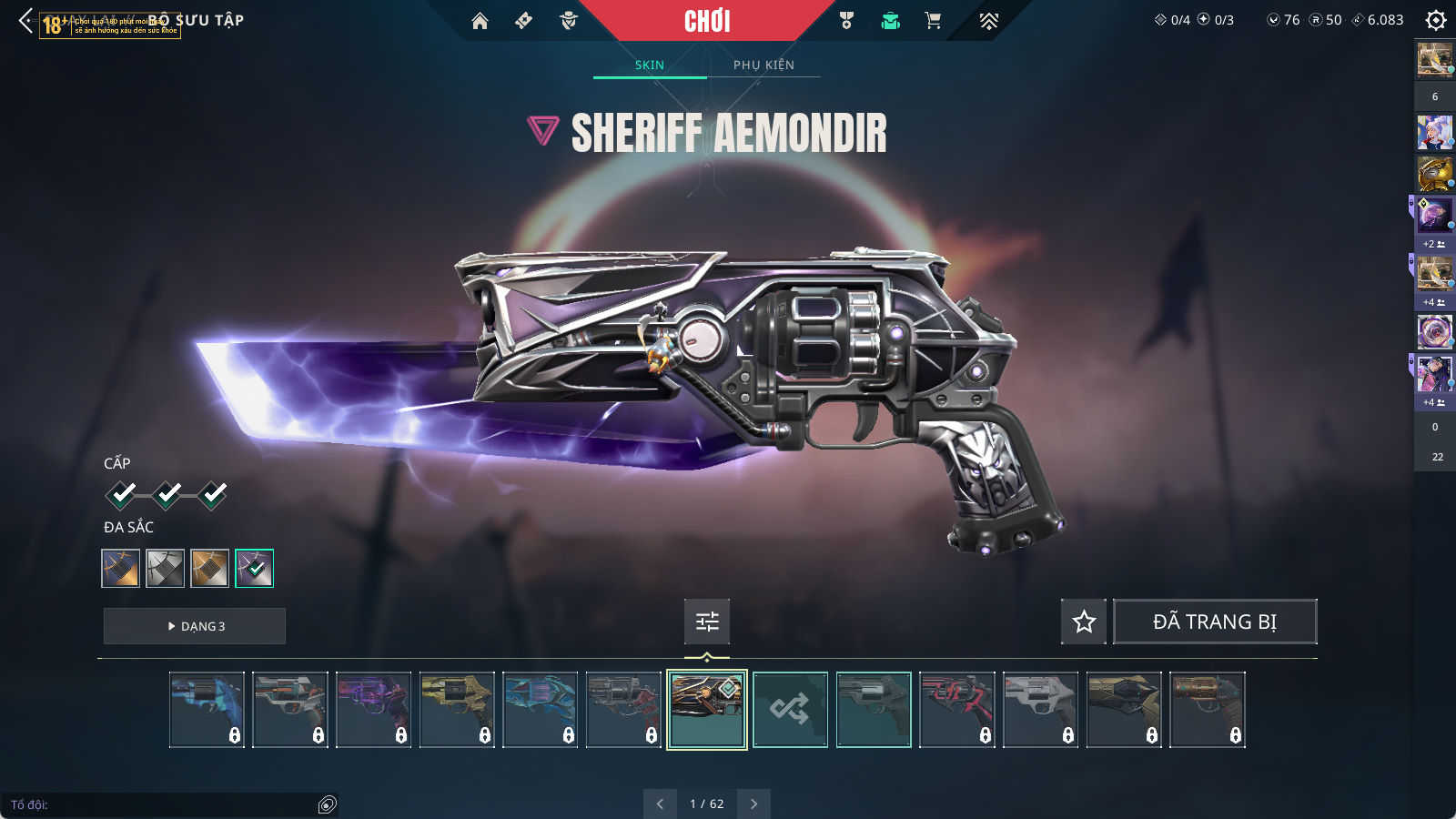Open the top friend avatar in sidebar
1456x819 pixels.
1435,60
